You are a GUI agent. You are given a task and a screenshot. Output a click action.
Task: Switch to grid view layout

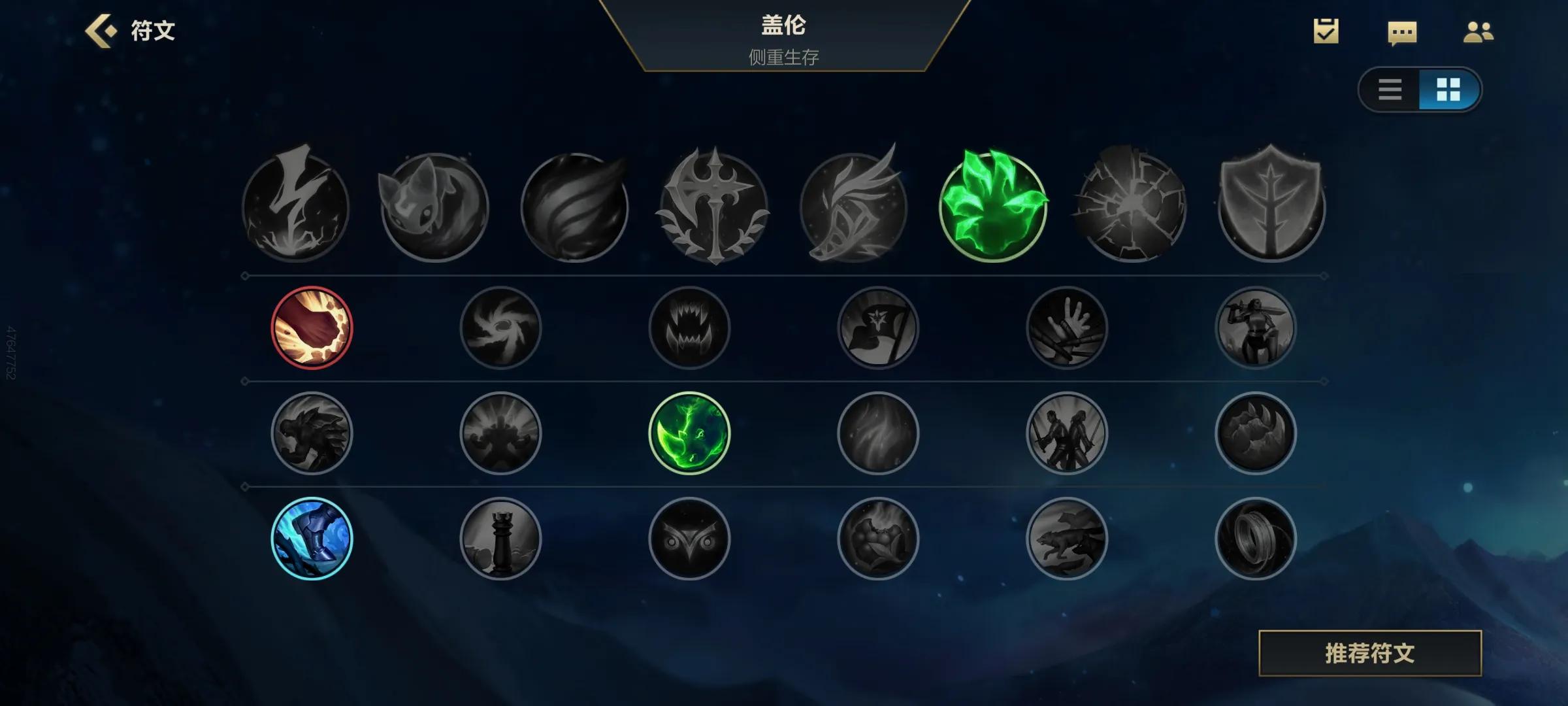pyautogui.click(x=1448, y=90)
